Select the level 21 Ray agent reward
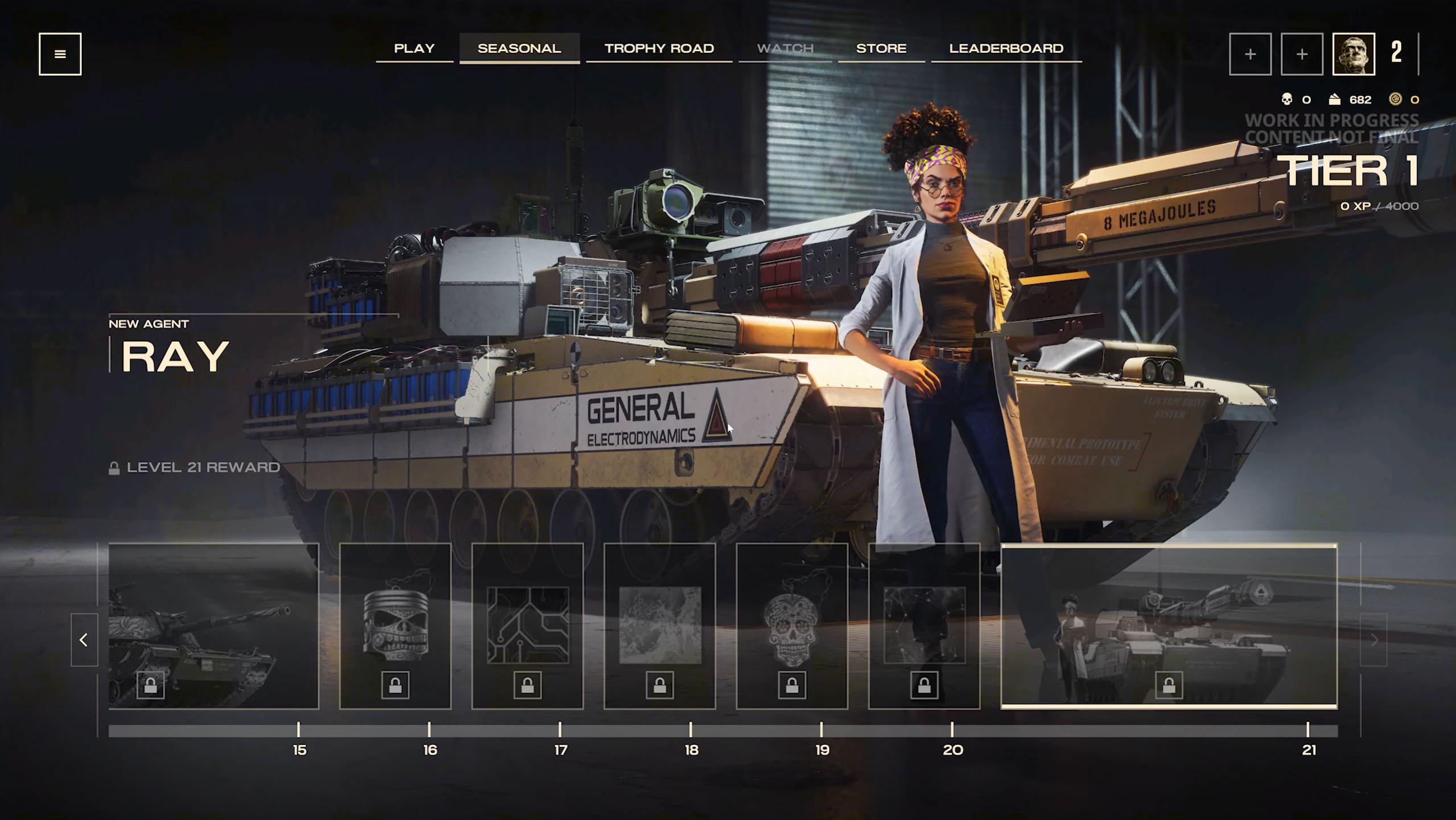The image size is (1456, 820). coord(1169,626)
